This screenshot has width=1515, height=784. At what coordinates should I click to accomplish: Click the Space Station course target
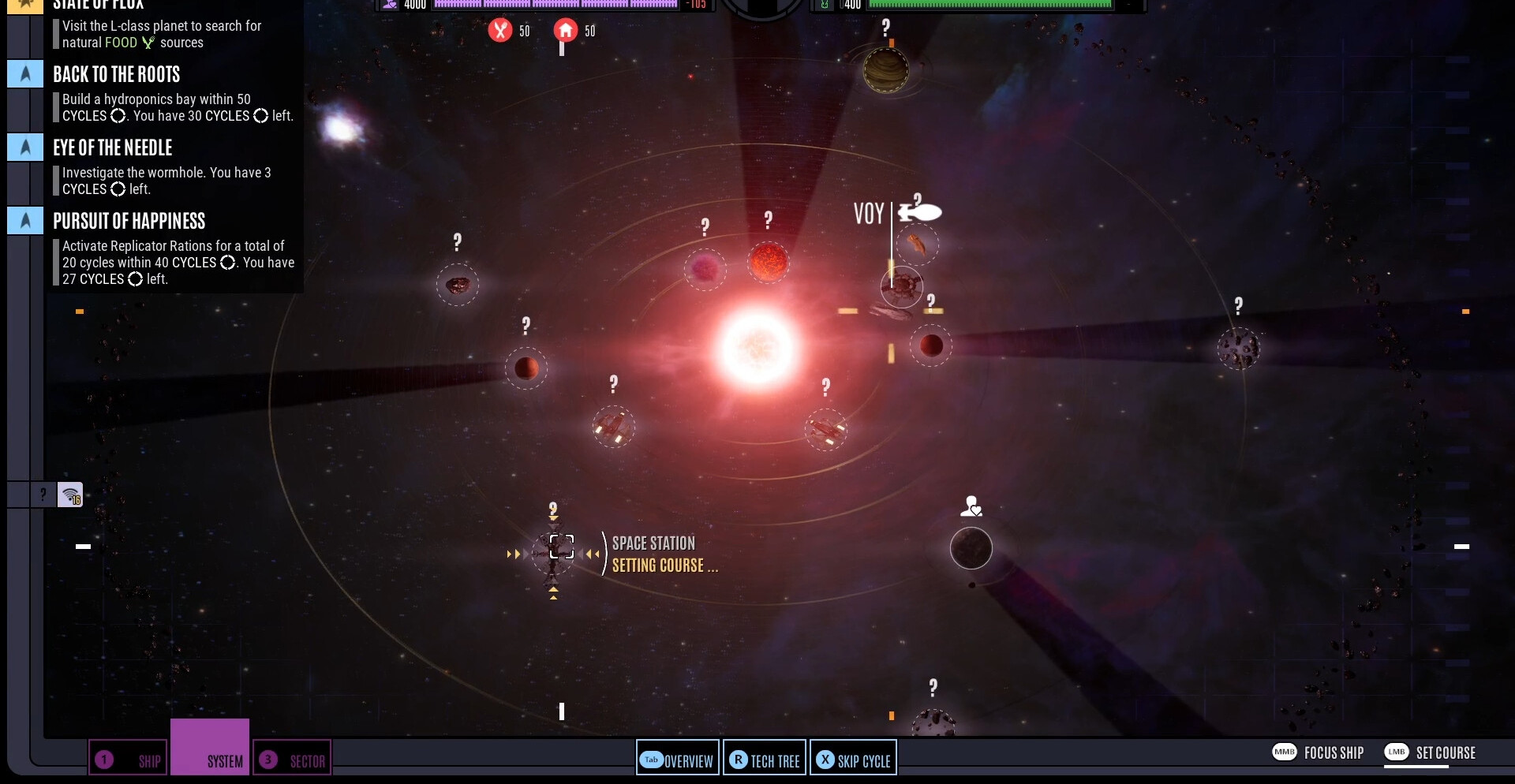[x=561, y=547]
